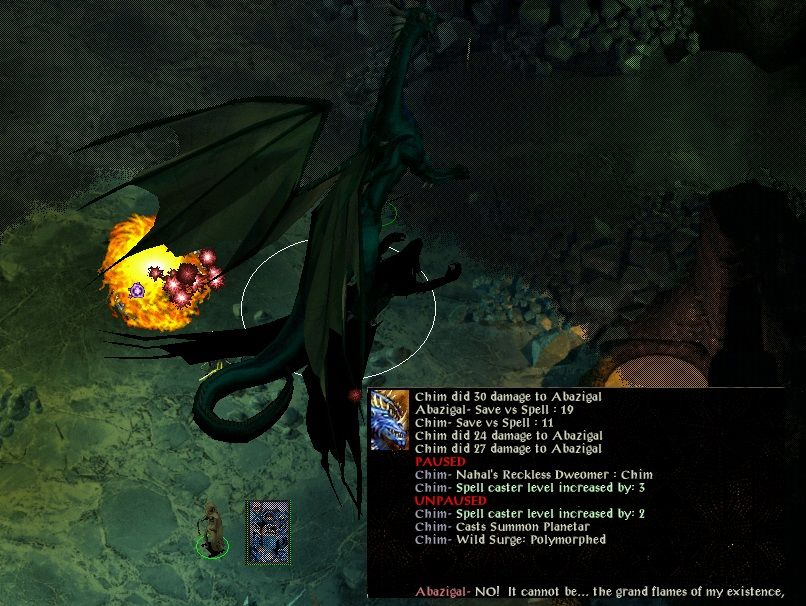The width and height of the screenshot is (806, 606).
Task: Click the blue patterned spell card icon
Action: [x=269, y=530]
